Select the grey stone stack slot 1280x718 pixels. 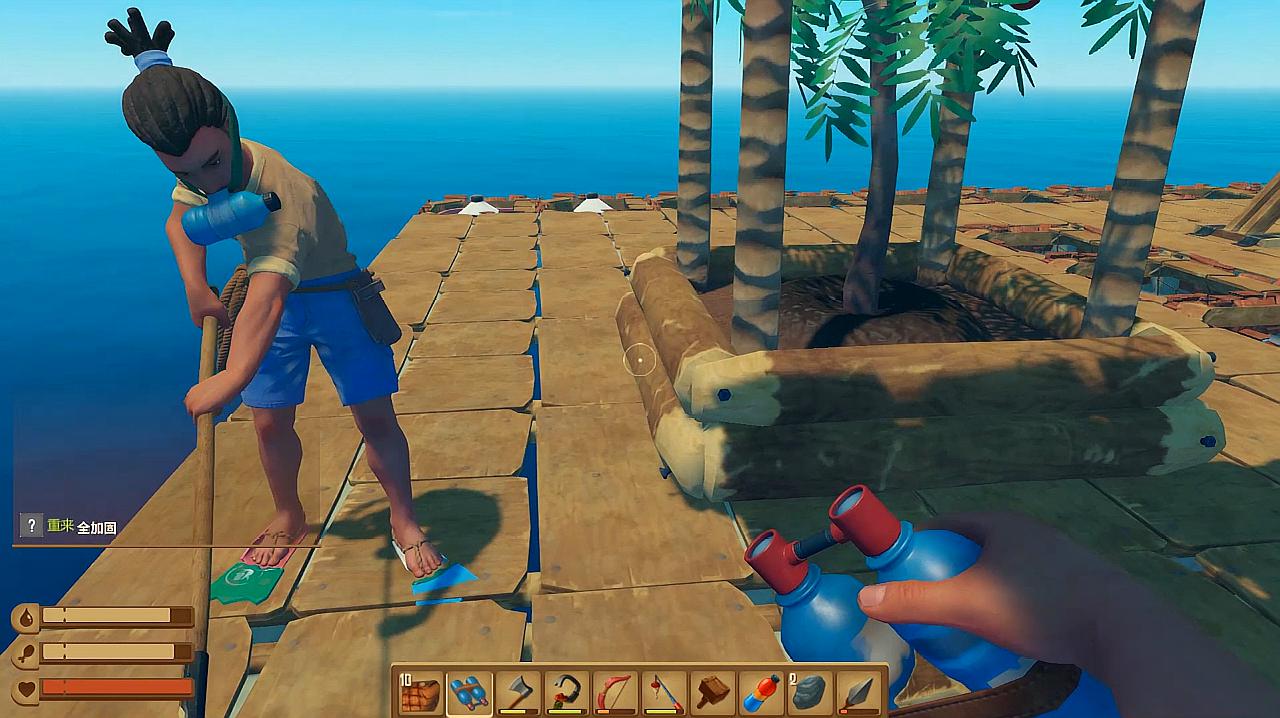[810, 692]
